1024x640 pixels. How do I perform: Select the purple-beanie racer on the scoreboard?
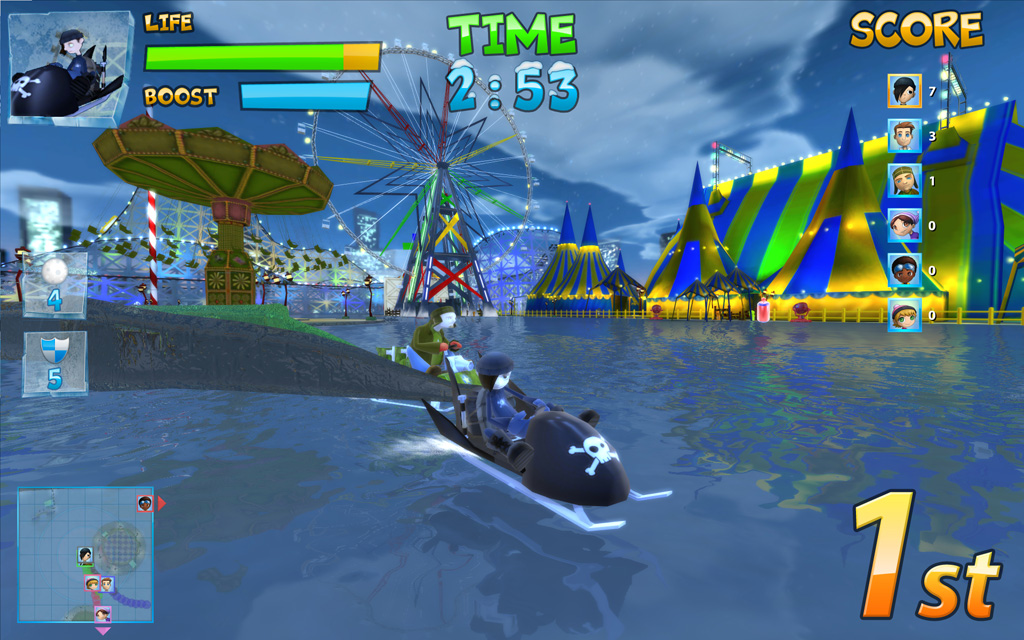(904, 226)
